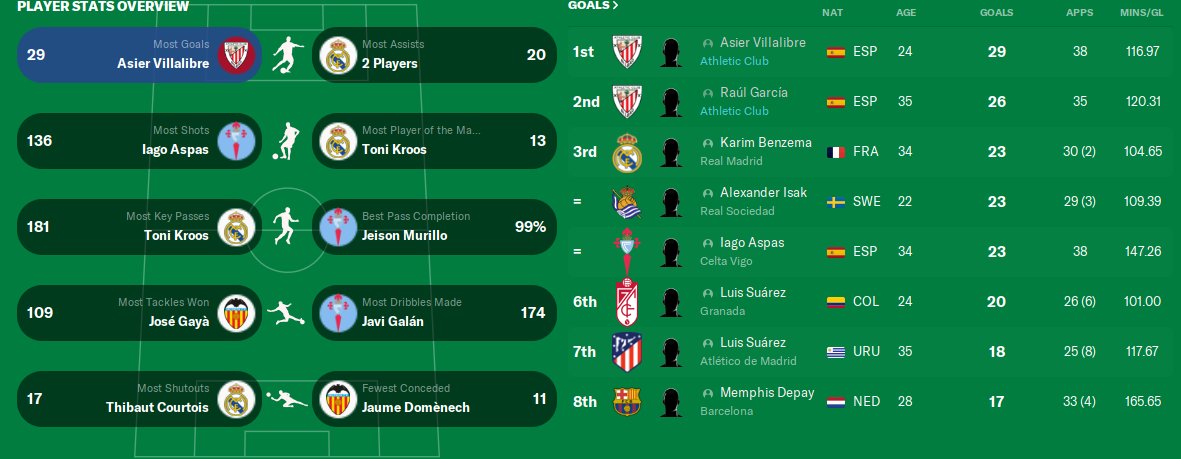This screenshot has width=1181, height=459.
Task: Select the Most Shutouts Thibaut Courtois card
Action: (x=139, y=399)
